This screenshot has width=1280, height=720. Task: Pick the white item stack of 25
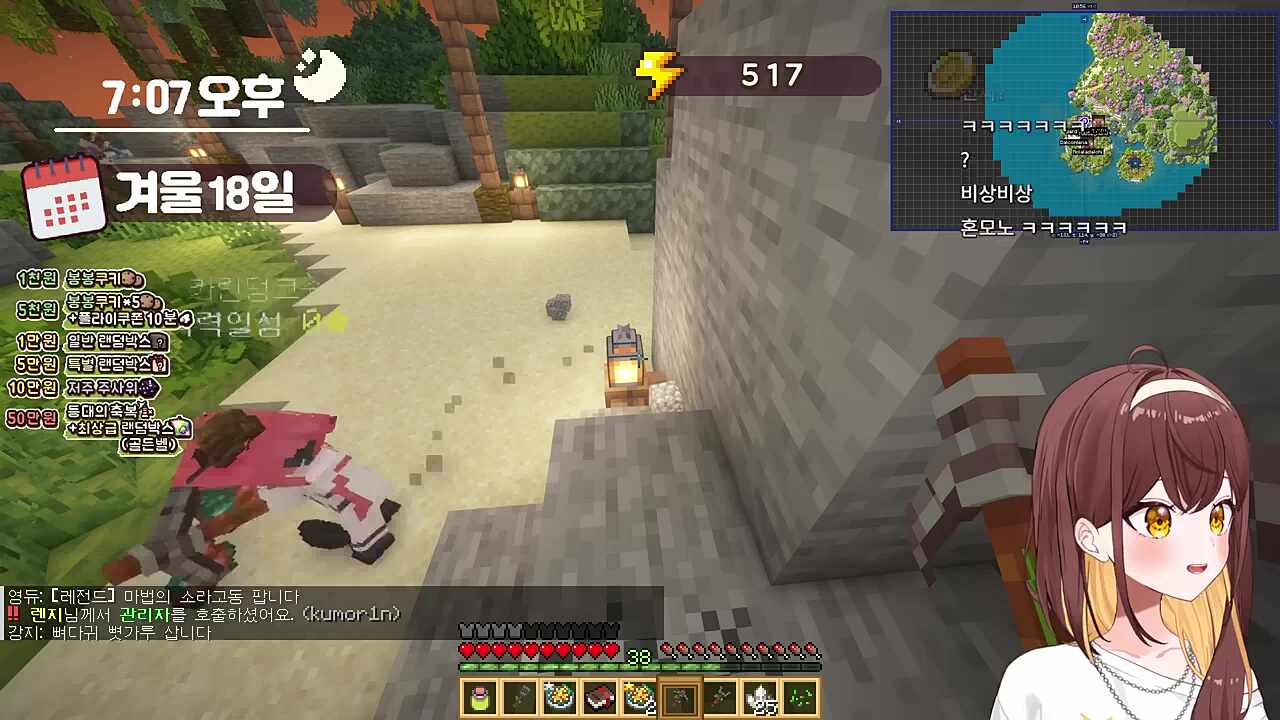762,698
